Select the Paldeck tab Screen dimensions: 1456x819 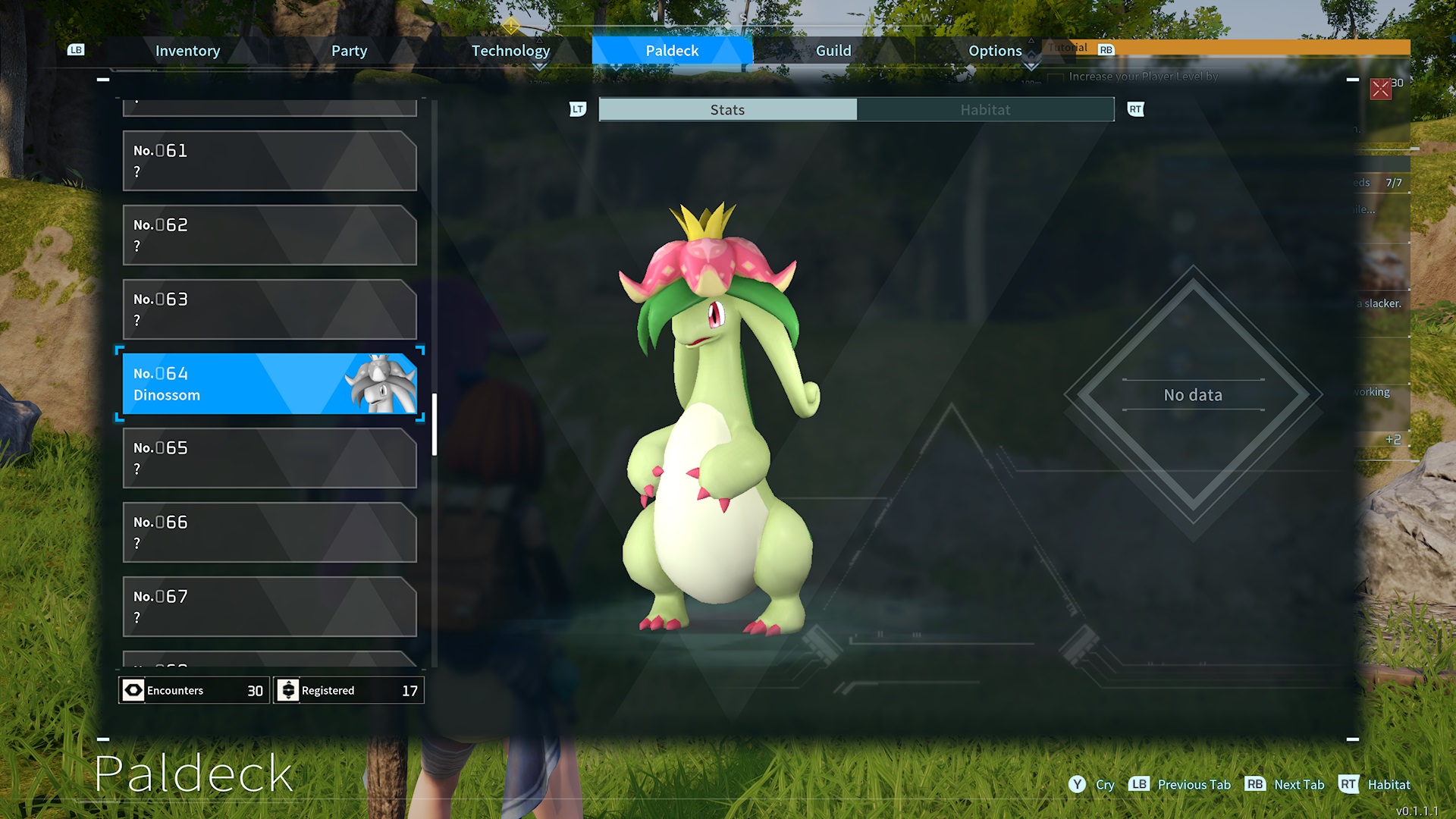[672, 51]
